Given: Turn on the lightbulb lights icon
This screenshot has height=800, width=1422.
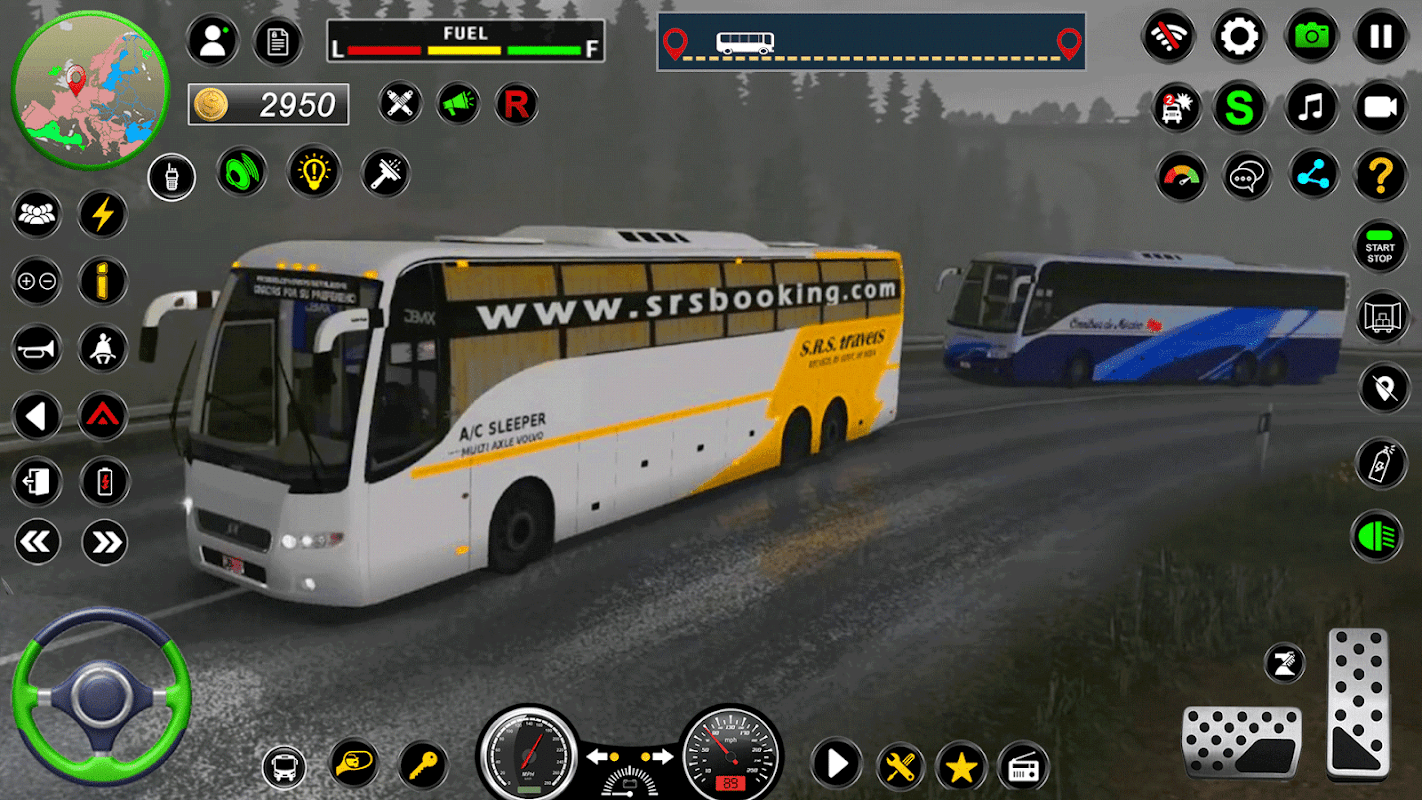Looking at the screenshot, I should pos(314,172).
